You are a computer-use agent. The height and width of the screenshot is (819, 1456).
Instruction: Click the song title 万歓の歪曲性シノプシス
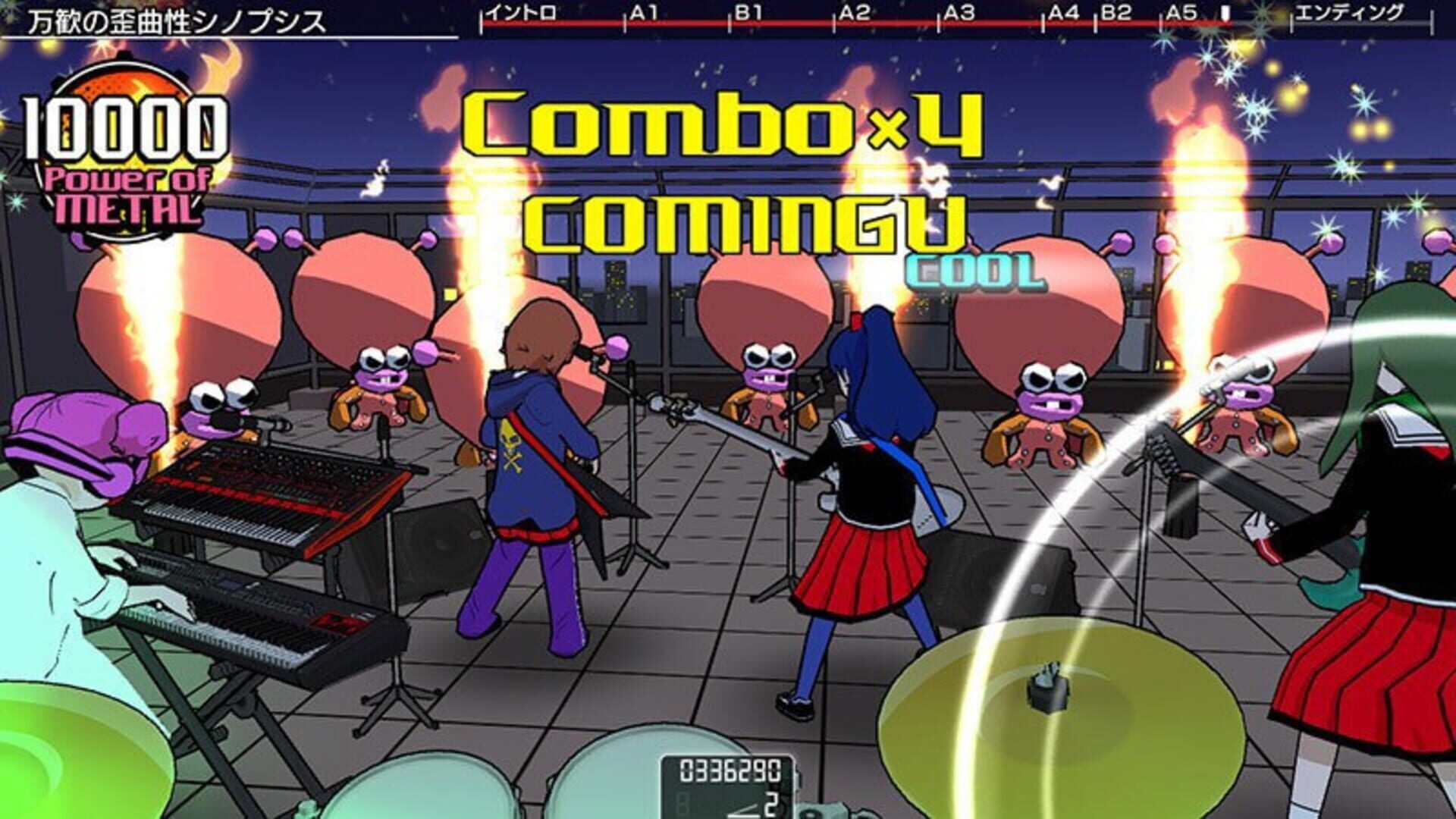click(x=174, y=20)
